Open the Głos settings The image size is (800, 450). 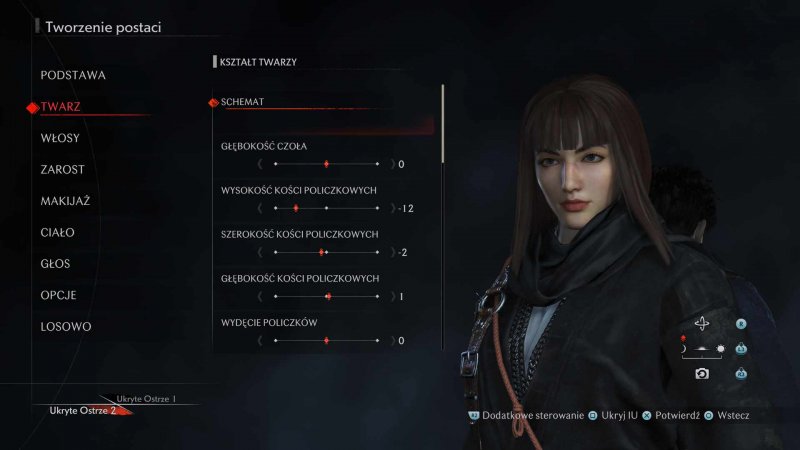point(56,264)
